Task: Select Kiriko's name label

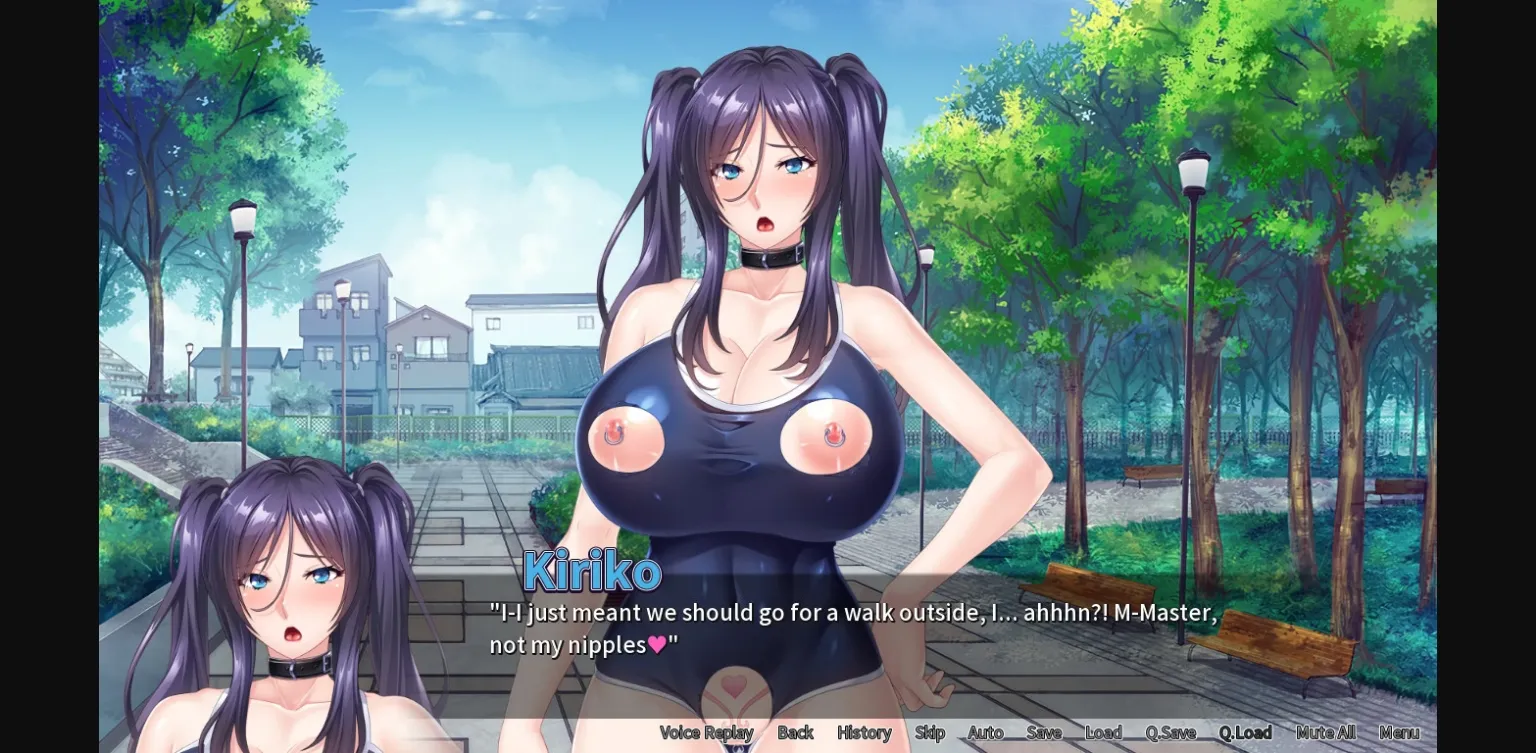Action: [x=590, y=571]
